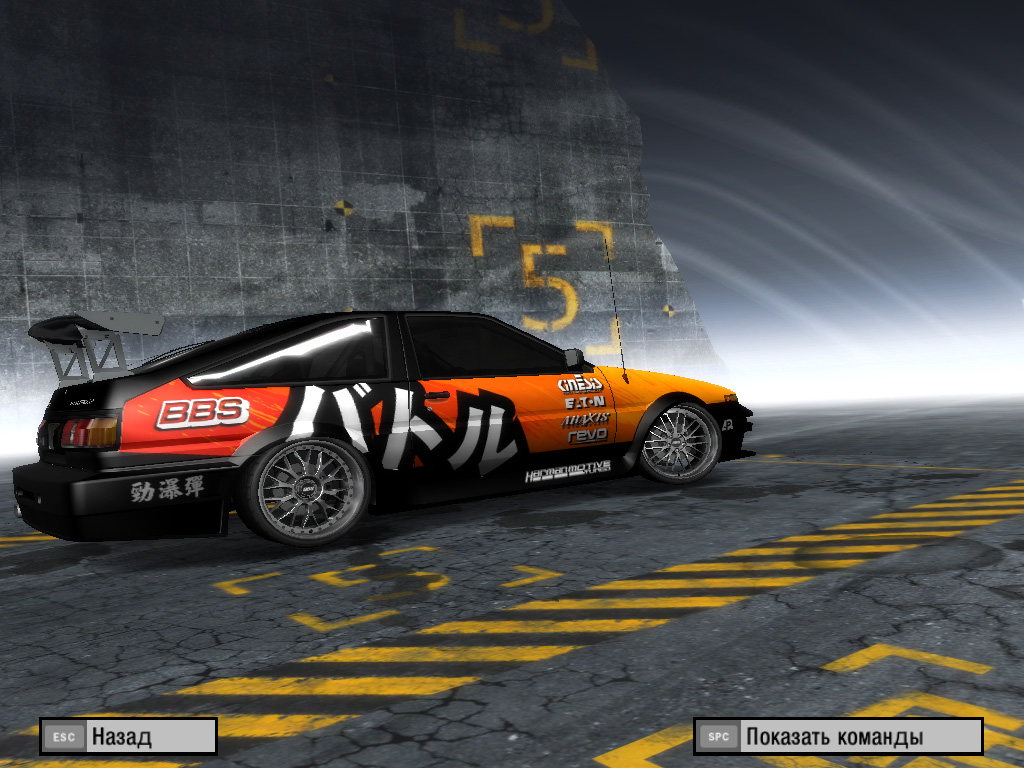The width and height of the screenshot is (1024, 768).
Task: Select the Показать команды button
Action: coord(838,737)
